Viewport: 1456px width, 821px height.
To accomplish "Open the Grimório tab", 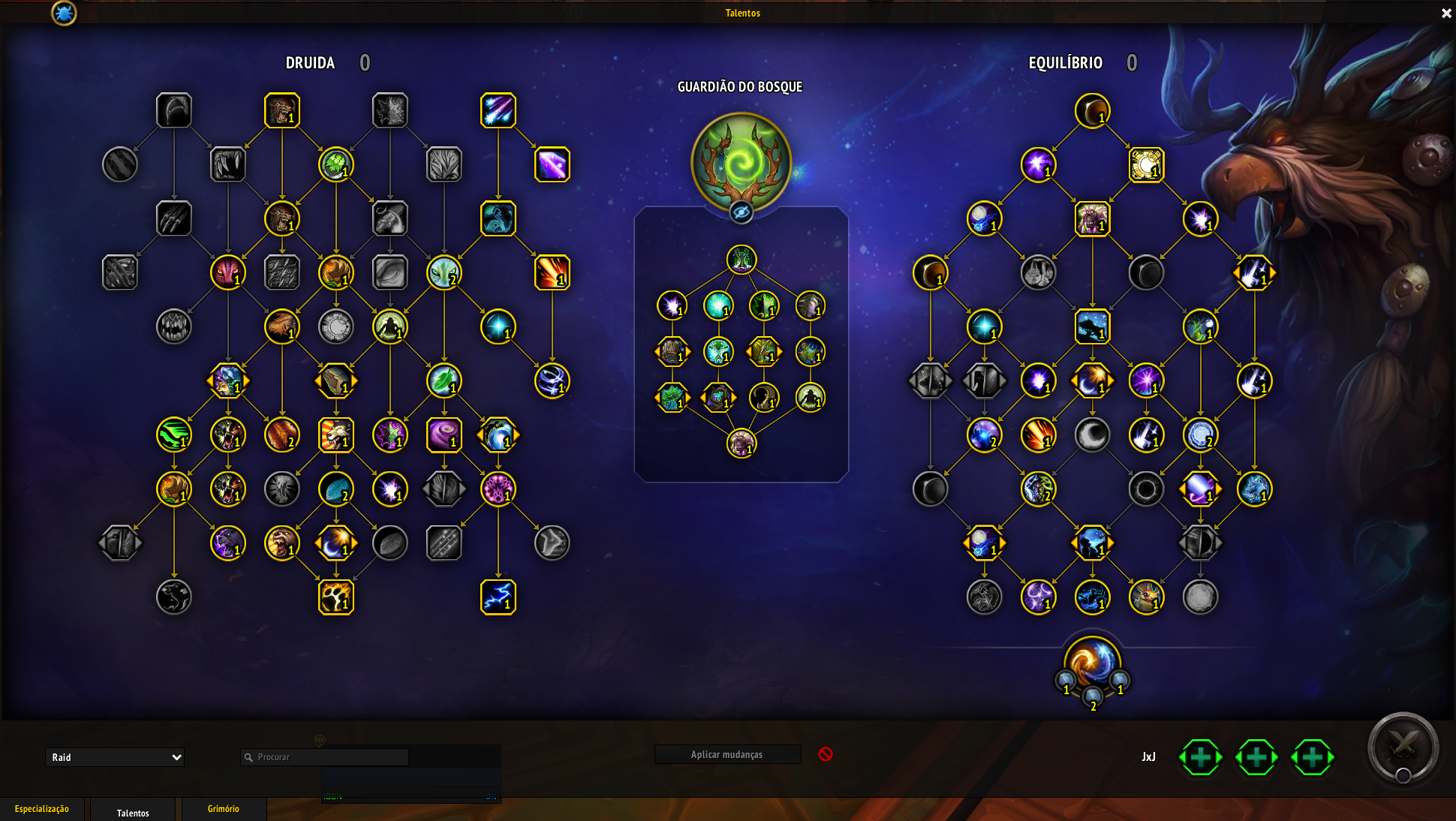I will [223, 809].
